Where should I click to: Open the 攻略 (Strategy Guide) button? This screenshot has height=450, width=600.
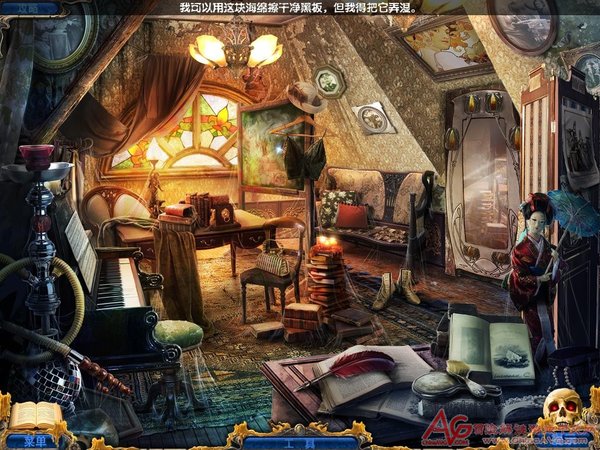click(x=22, y=6)
